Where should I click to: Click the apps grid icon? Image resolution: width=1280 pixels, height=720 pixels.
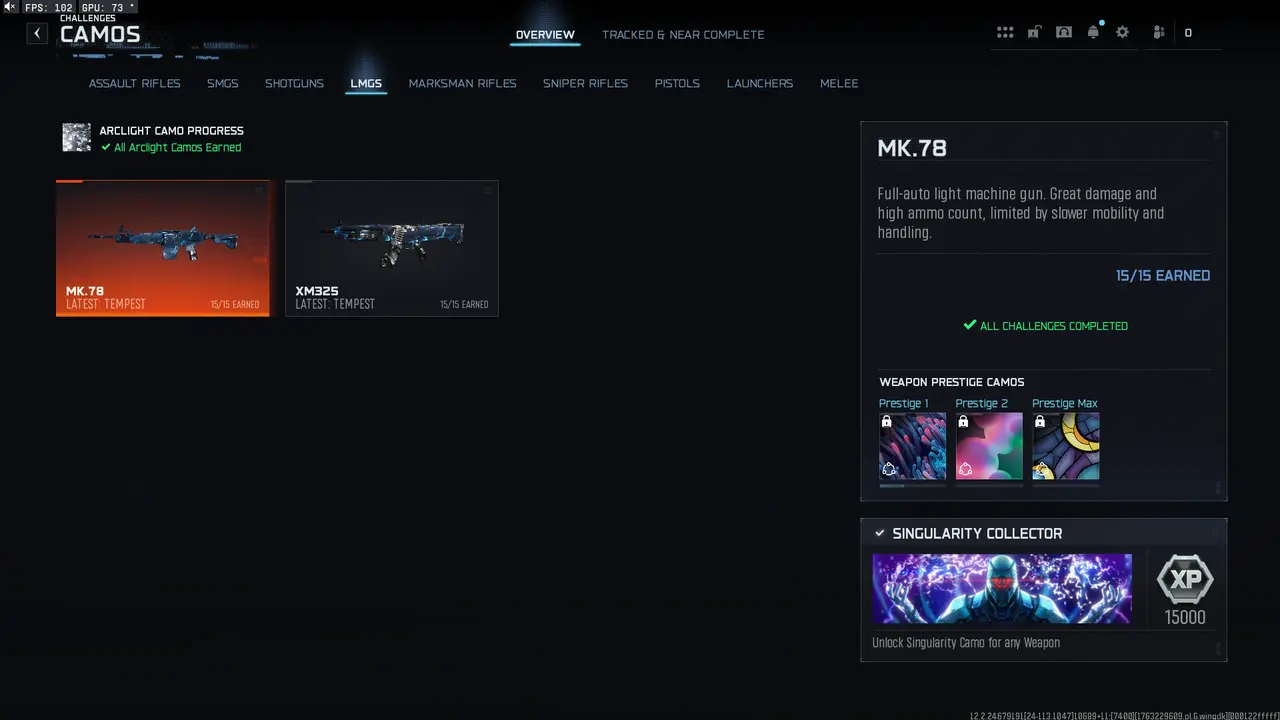pos(1005,32)
